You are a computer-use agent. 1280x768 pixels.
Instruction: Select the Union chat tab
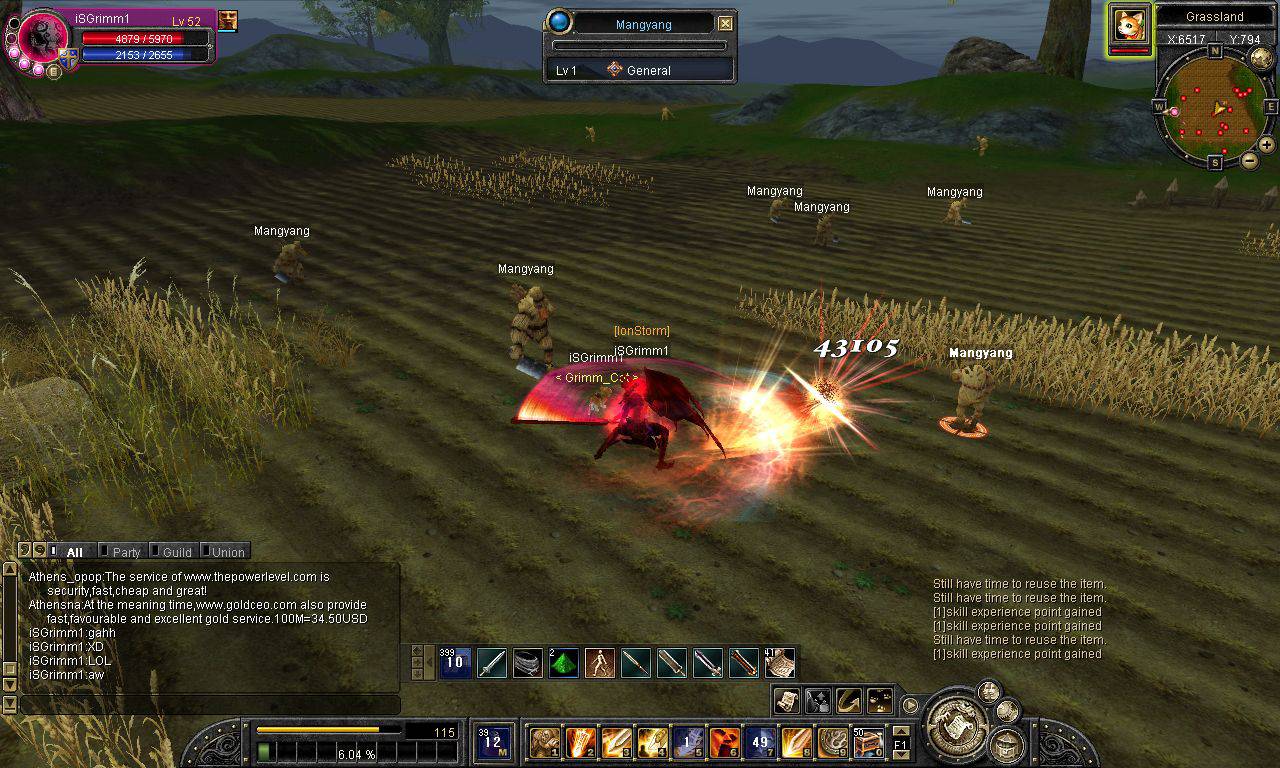coord(227,552)
